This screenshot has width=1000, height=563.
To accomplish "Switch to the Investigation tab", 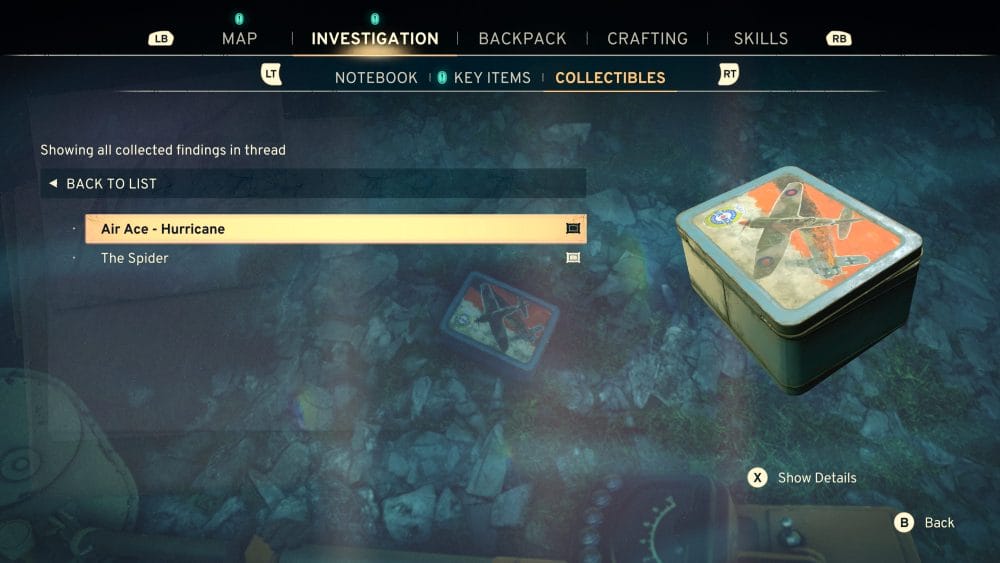I will [375, 39].
